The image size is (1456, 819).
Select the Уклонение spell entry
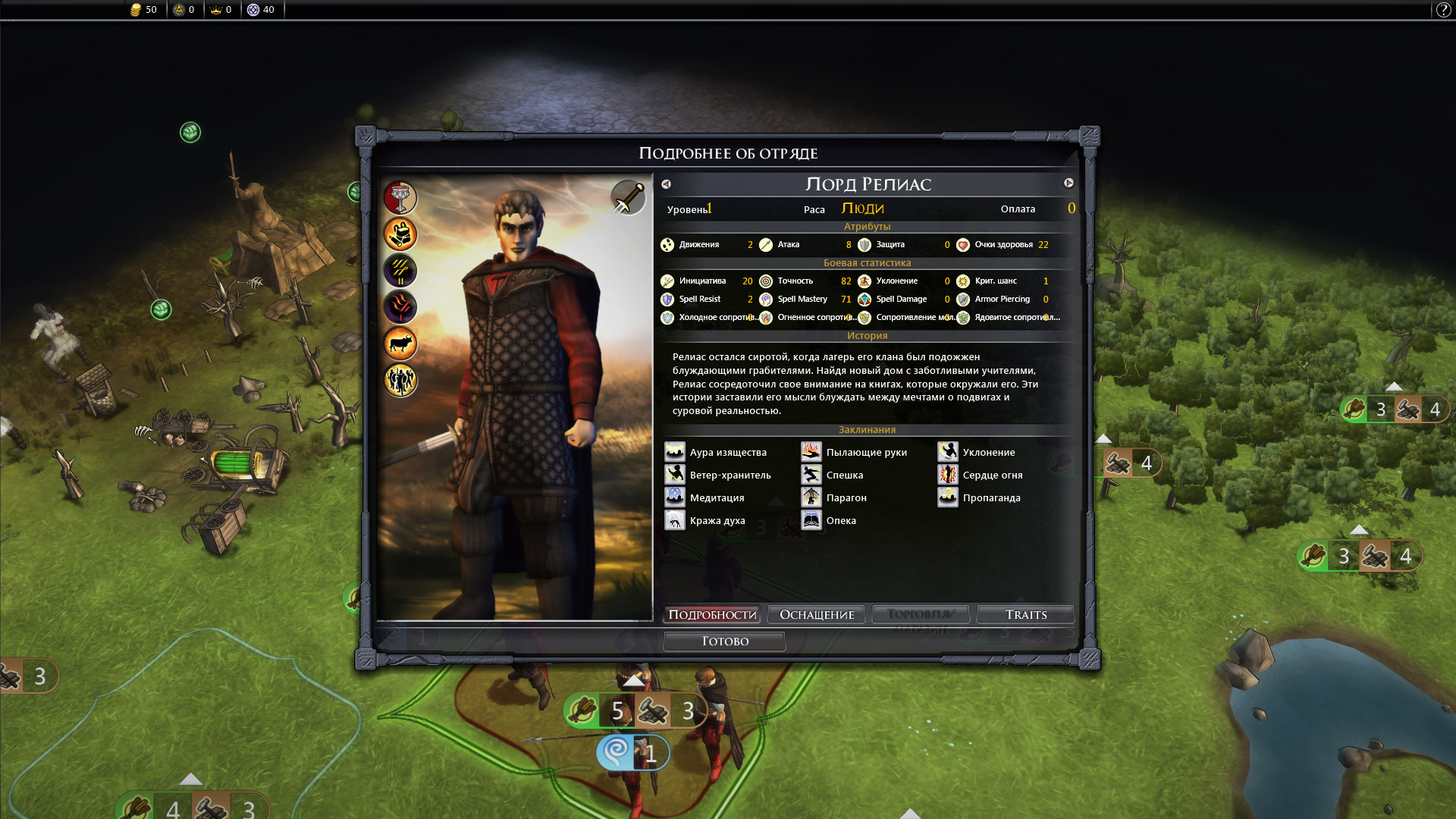(x=977, y=453)
